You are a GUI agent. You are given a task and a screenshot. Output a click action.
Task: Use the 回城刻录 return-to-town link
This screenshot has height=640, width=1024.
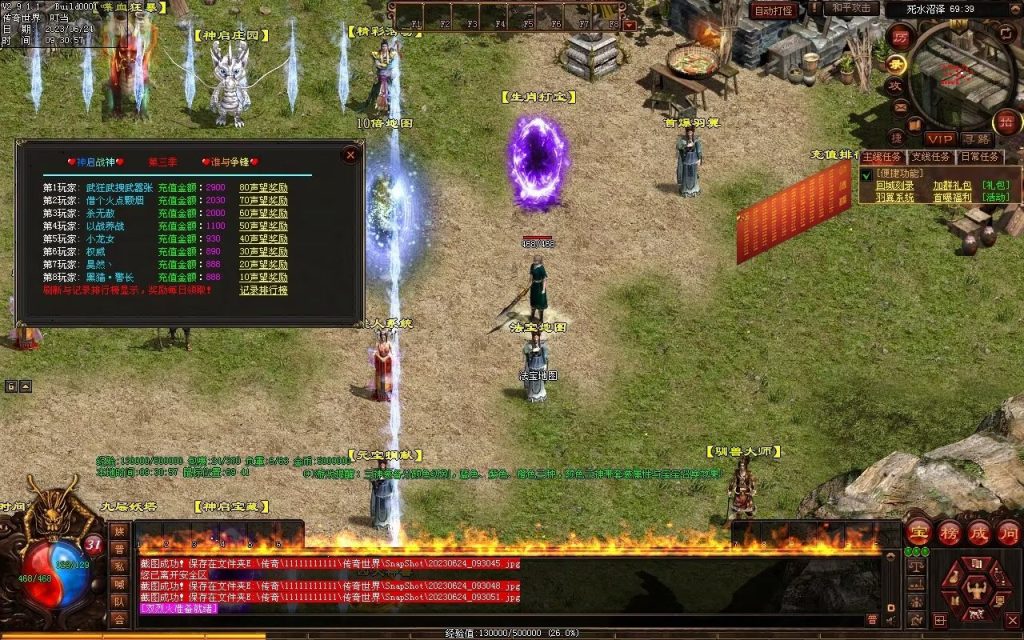pos(895,185)
